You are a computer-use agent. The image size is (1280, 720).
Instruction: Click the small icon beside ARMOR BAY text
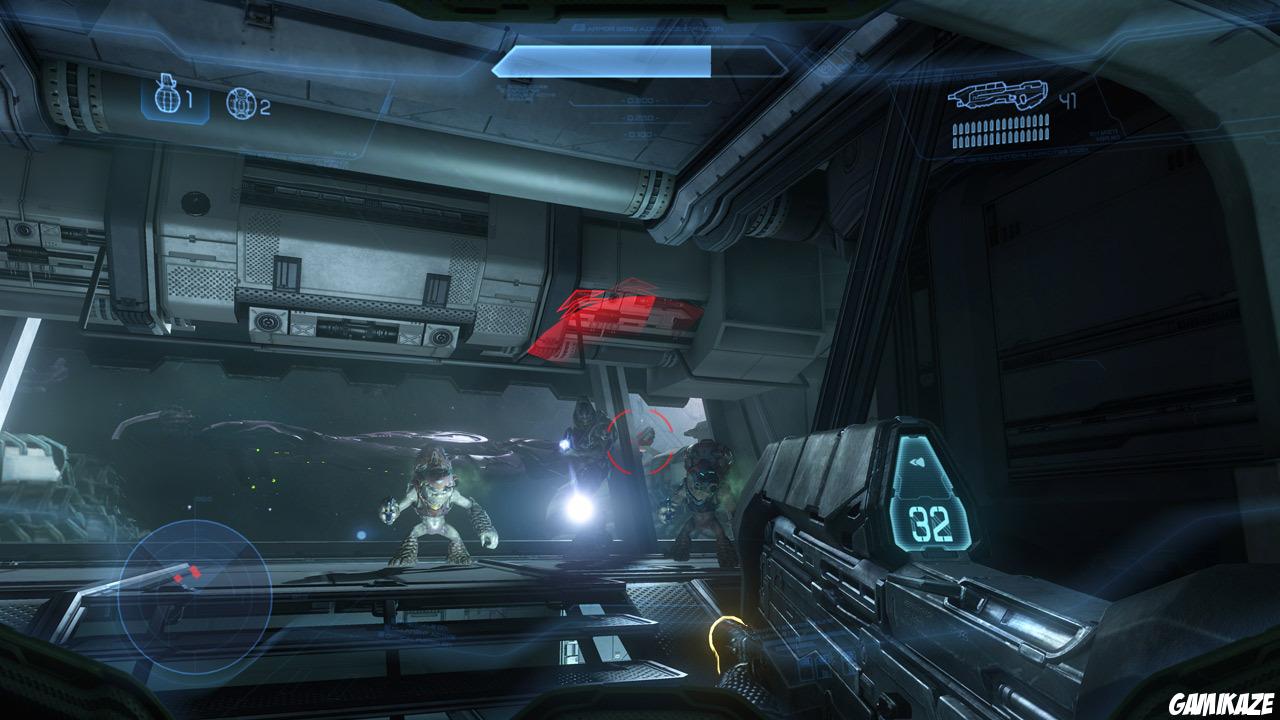[x=578, y=28]
